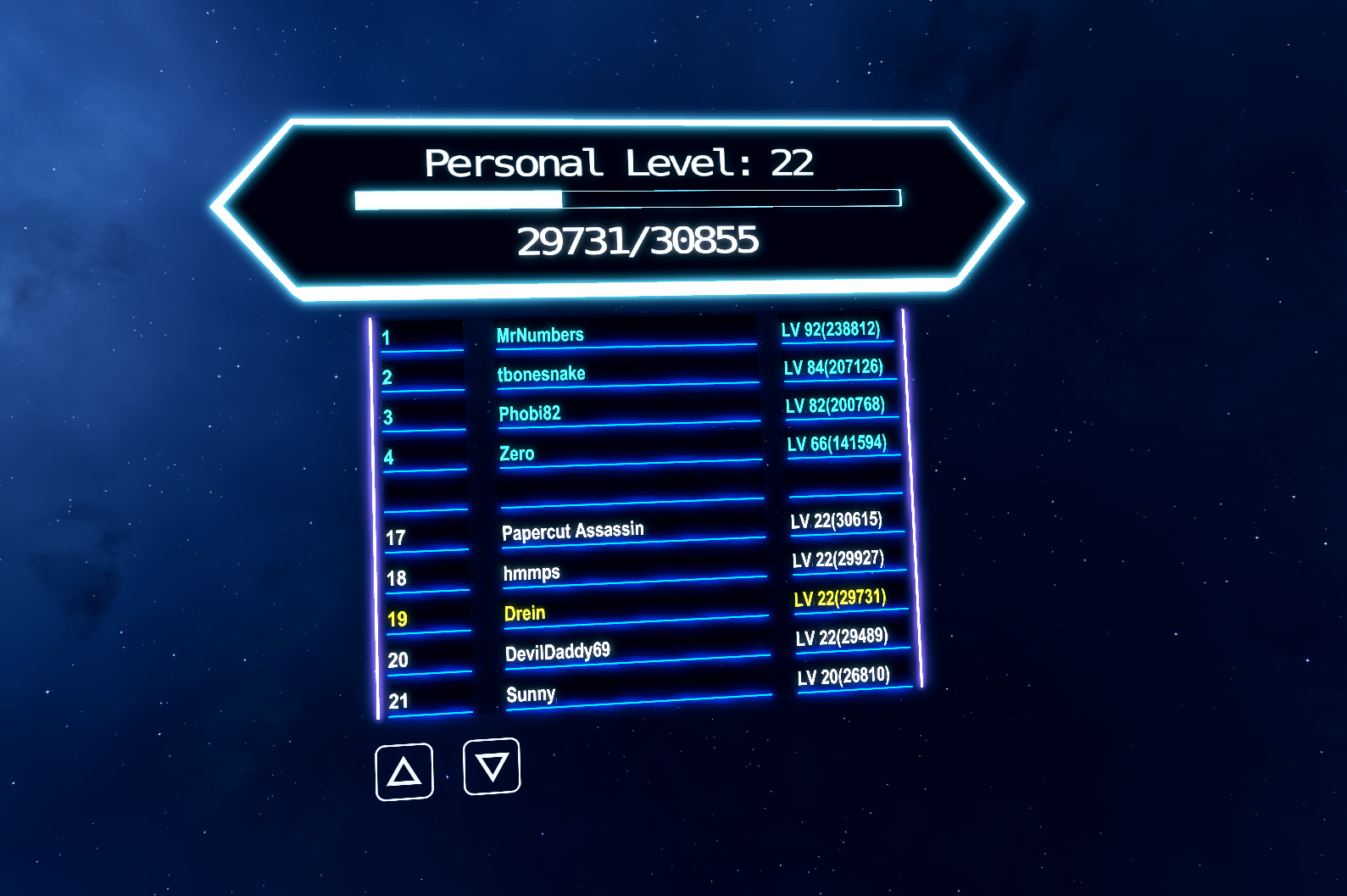Screen dimensions: 1347x896
Task: Click the scroll up arrow button
Action: click(404, 770)
